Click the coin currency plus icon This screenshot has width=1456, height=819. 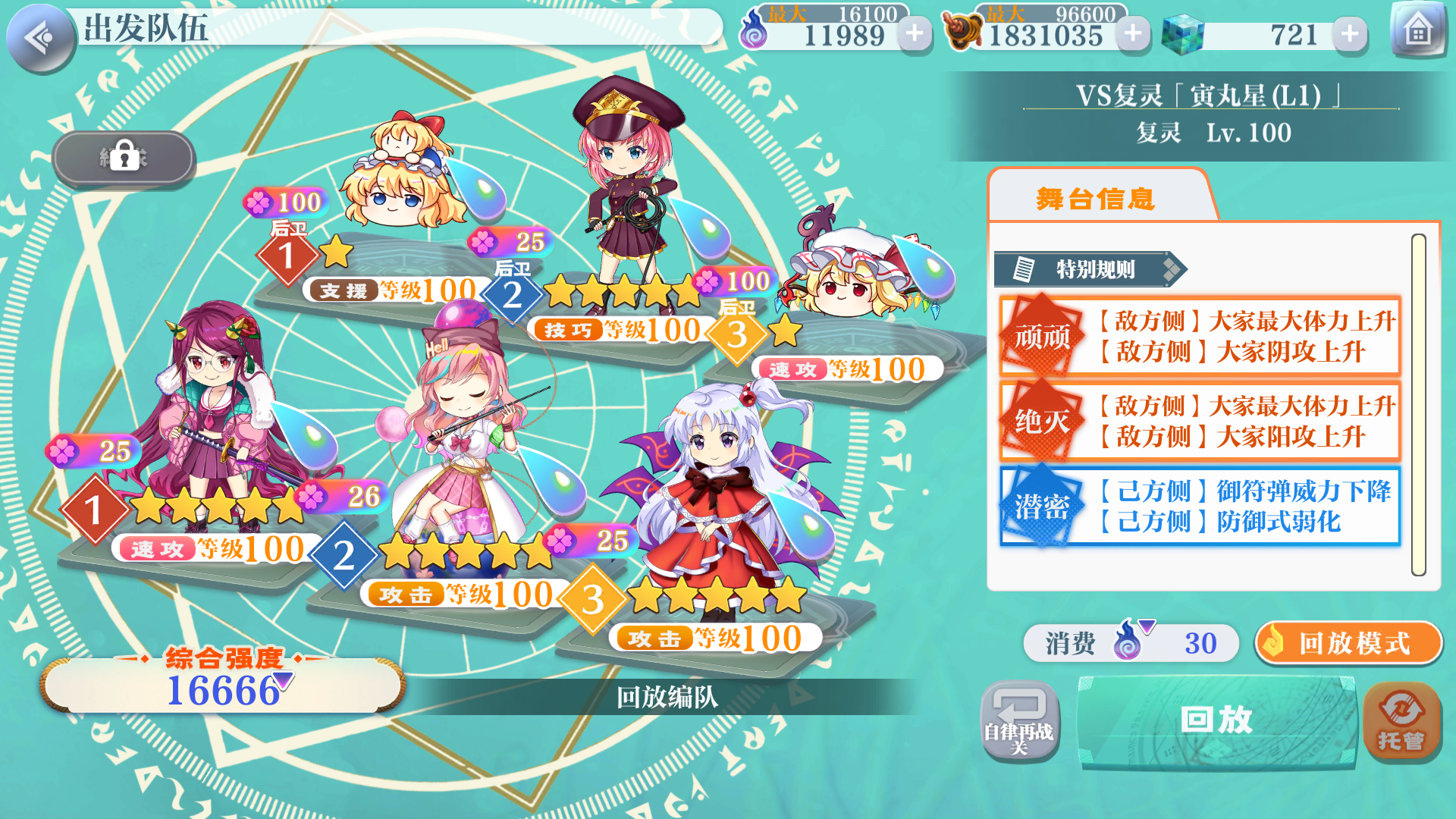click(x=1132, y=33)
